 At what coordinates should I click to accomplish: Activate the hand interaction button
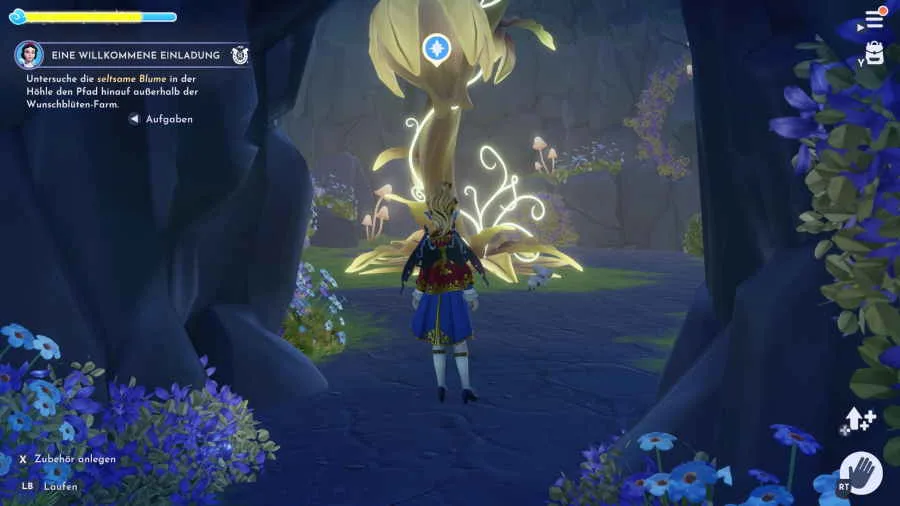(861, 473)
